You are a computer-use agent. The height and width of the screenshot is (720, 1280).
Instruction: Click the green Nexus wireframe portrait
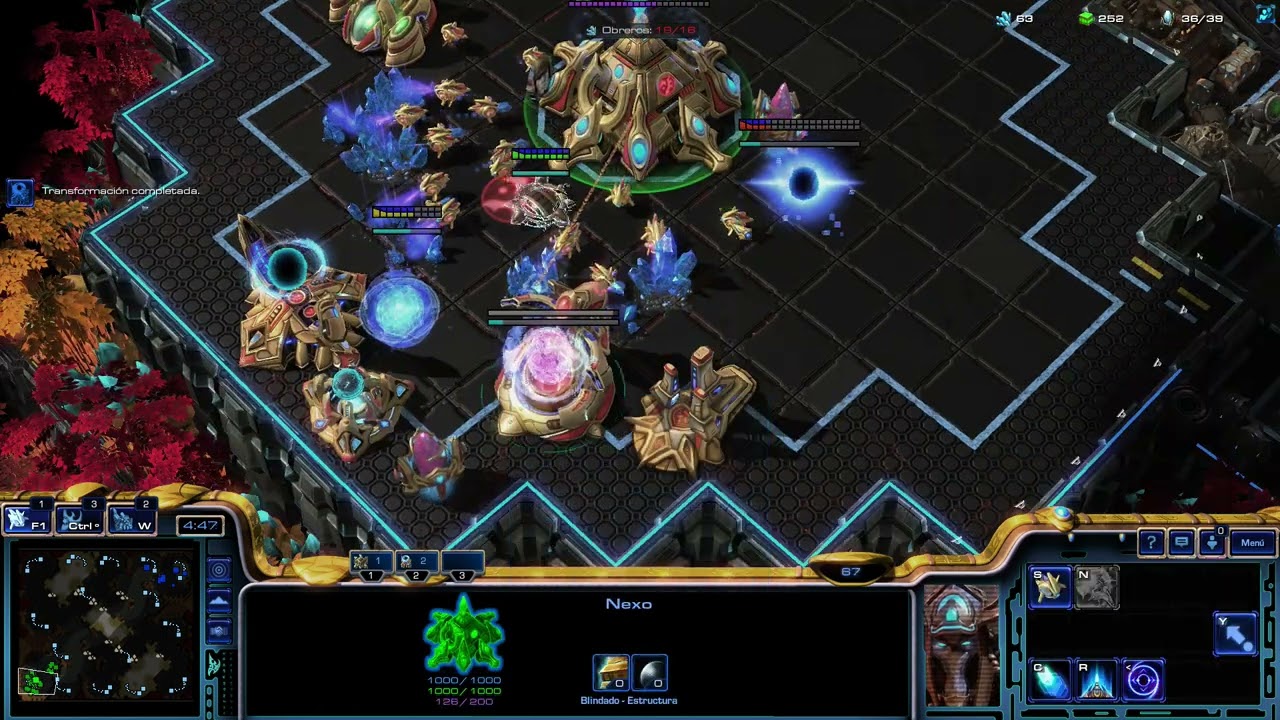click(463, 633)
